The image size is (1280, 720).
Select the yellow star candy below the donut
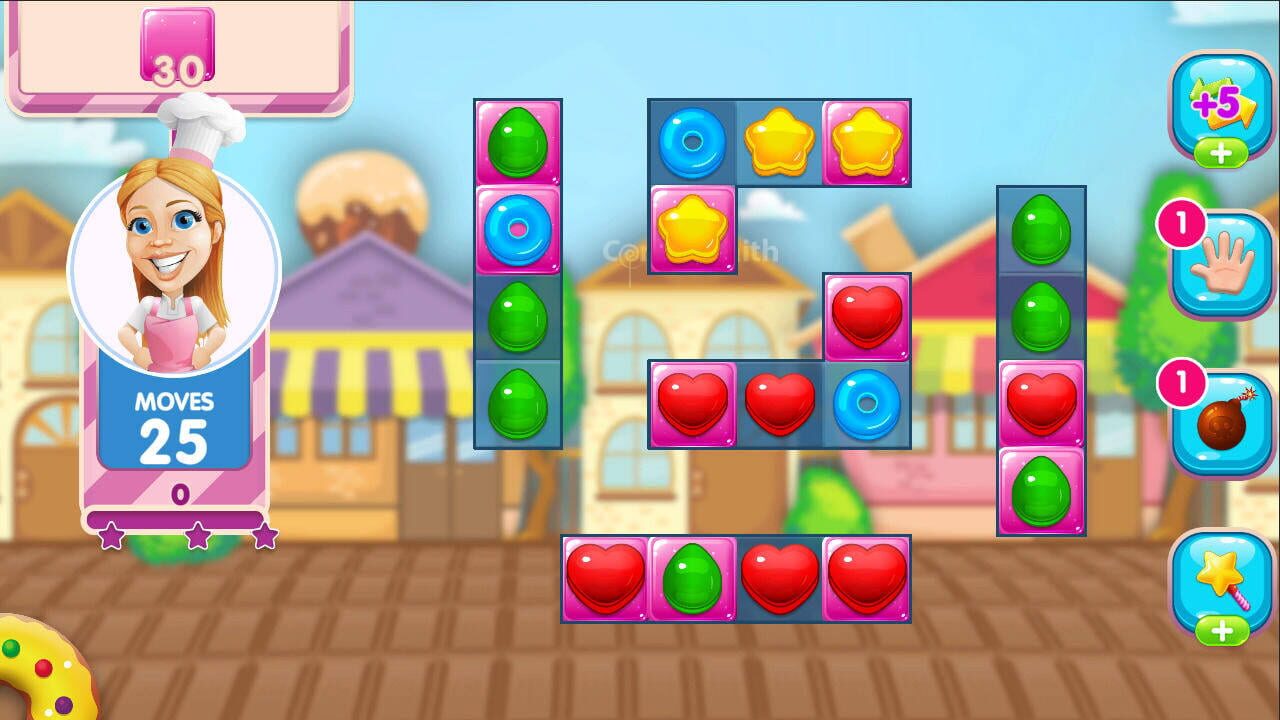click(x=692, y=231)
